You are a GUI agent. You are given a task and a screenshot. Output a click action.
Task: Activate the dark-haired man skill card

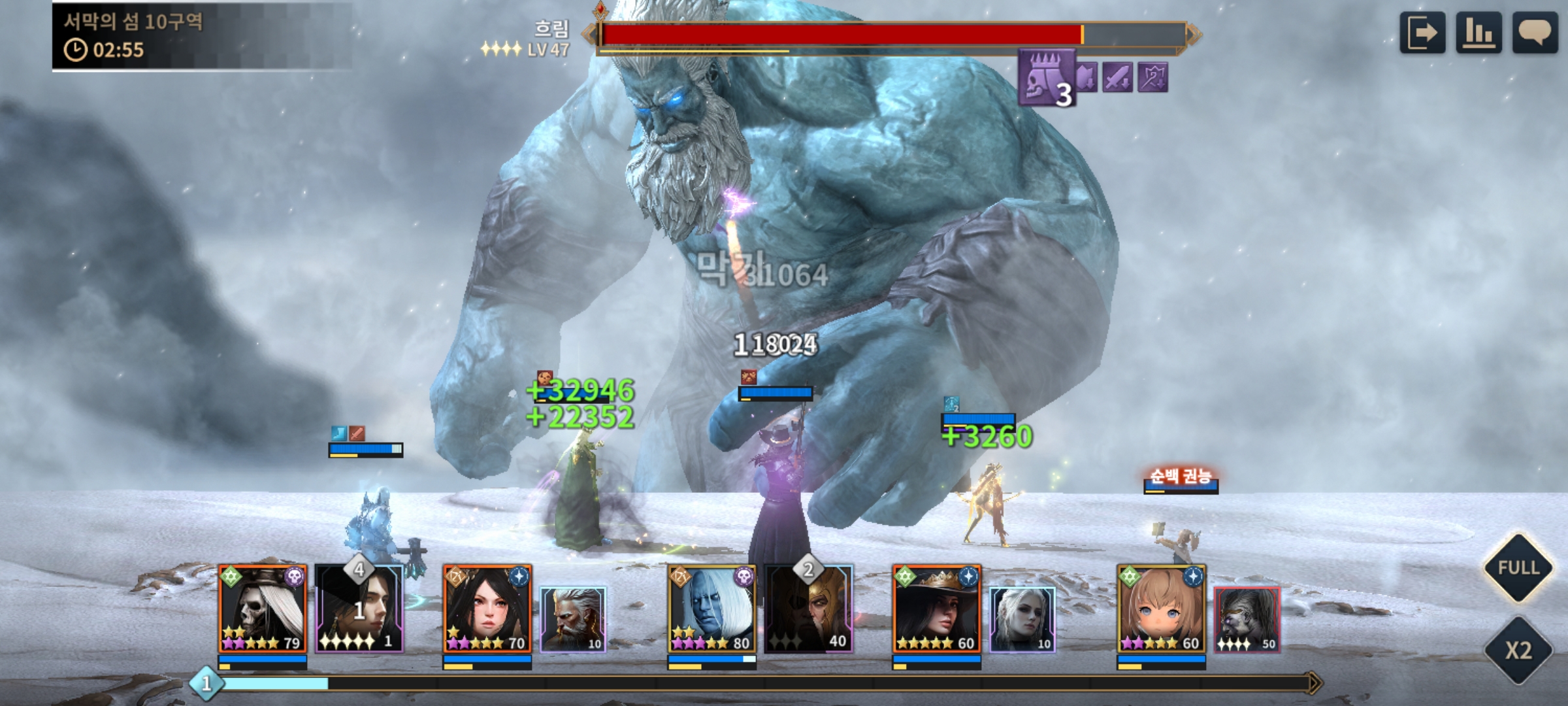click(359, 609)
